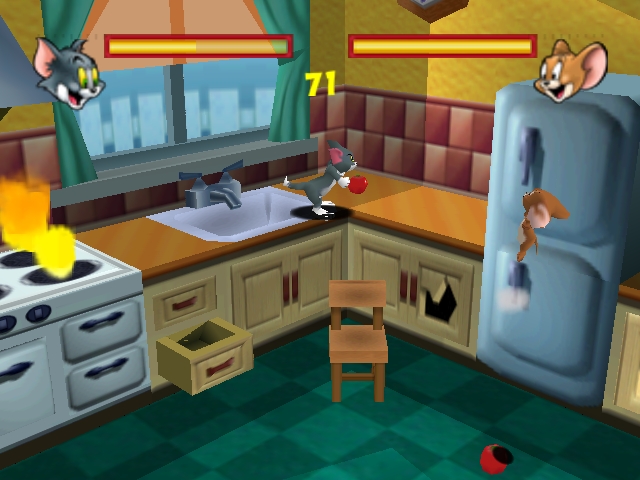Click Tom's portrait icon
Screen dimensions: 640x480
tap(69, 71)
